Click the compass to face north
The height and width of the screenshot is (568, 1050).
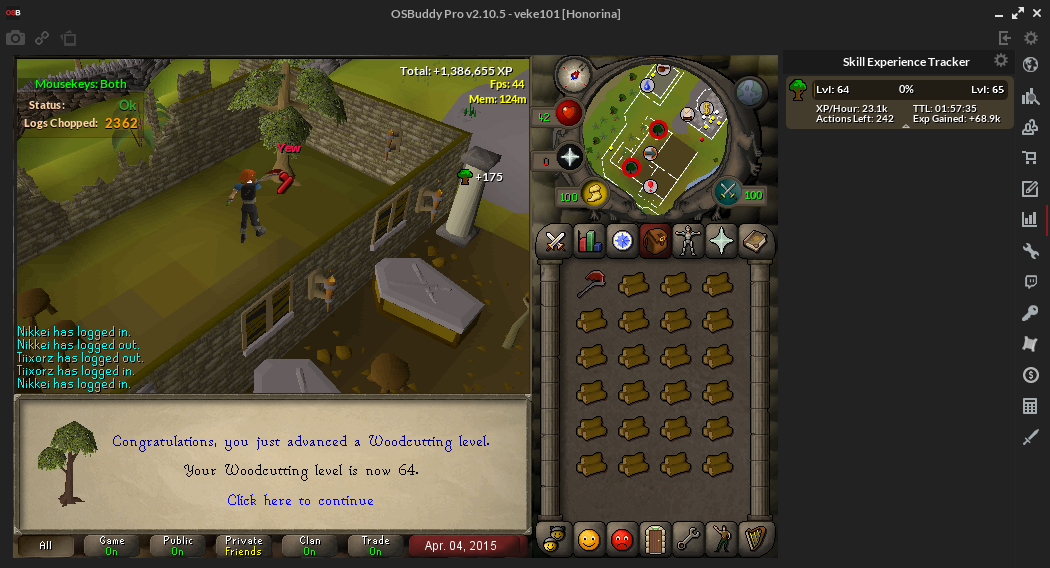(575, 72)
